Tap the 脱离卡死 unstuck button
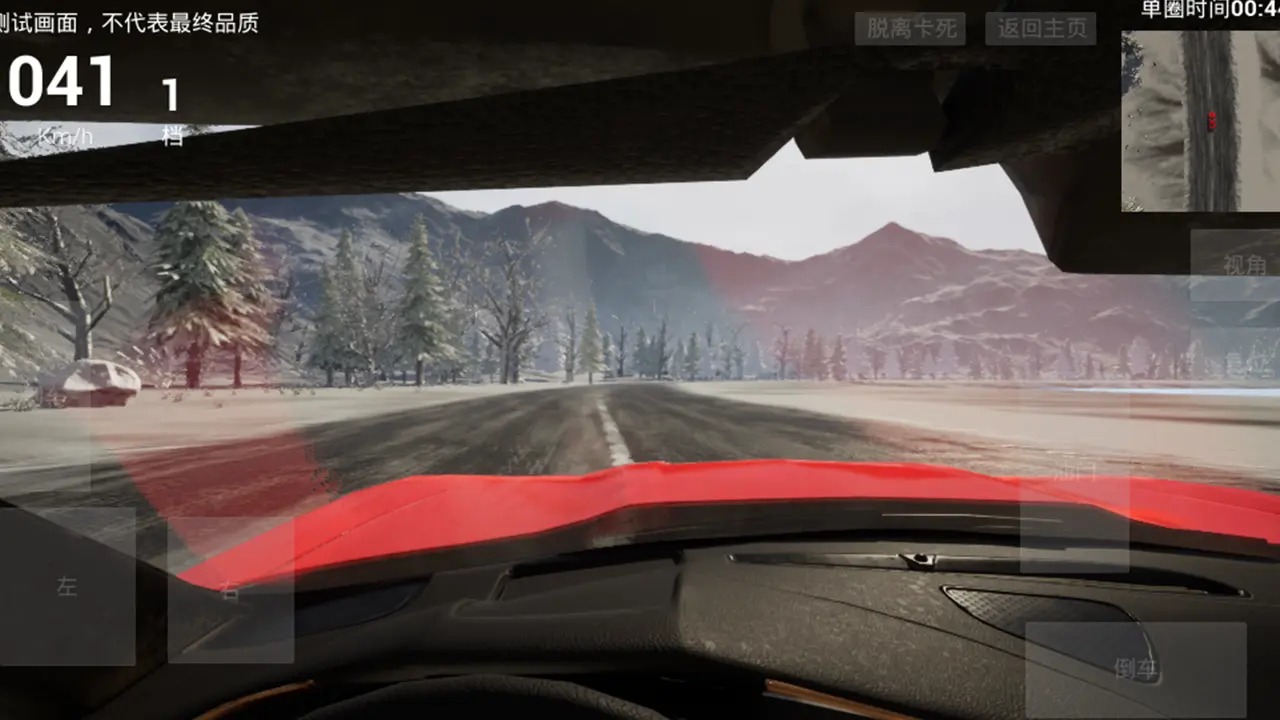 click(x=909, y=29)
